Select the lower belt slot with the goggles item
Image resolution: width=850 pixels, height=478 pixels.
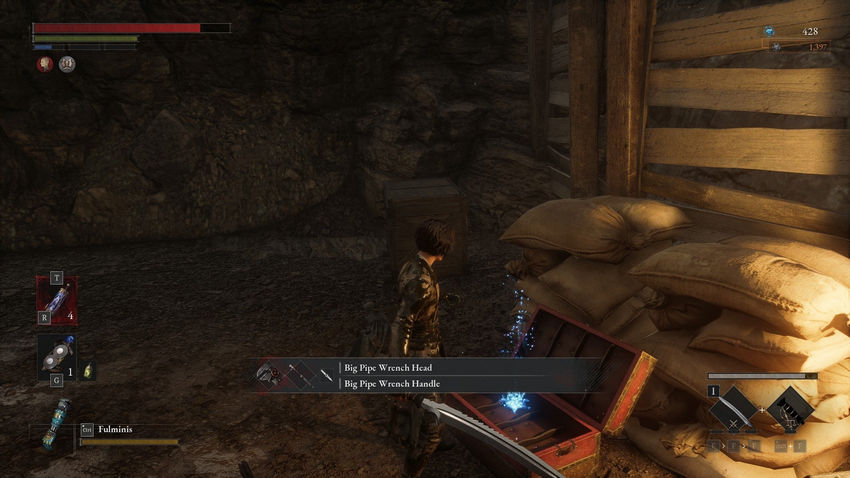[x=56, y=357]
